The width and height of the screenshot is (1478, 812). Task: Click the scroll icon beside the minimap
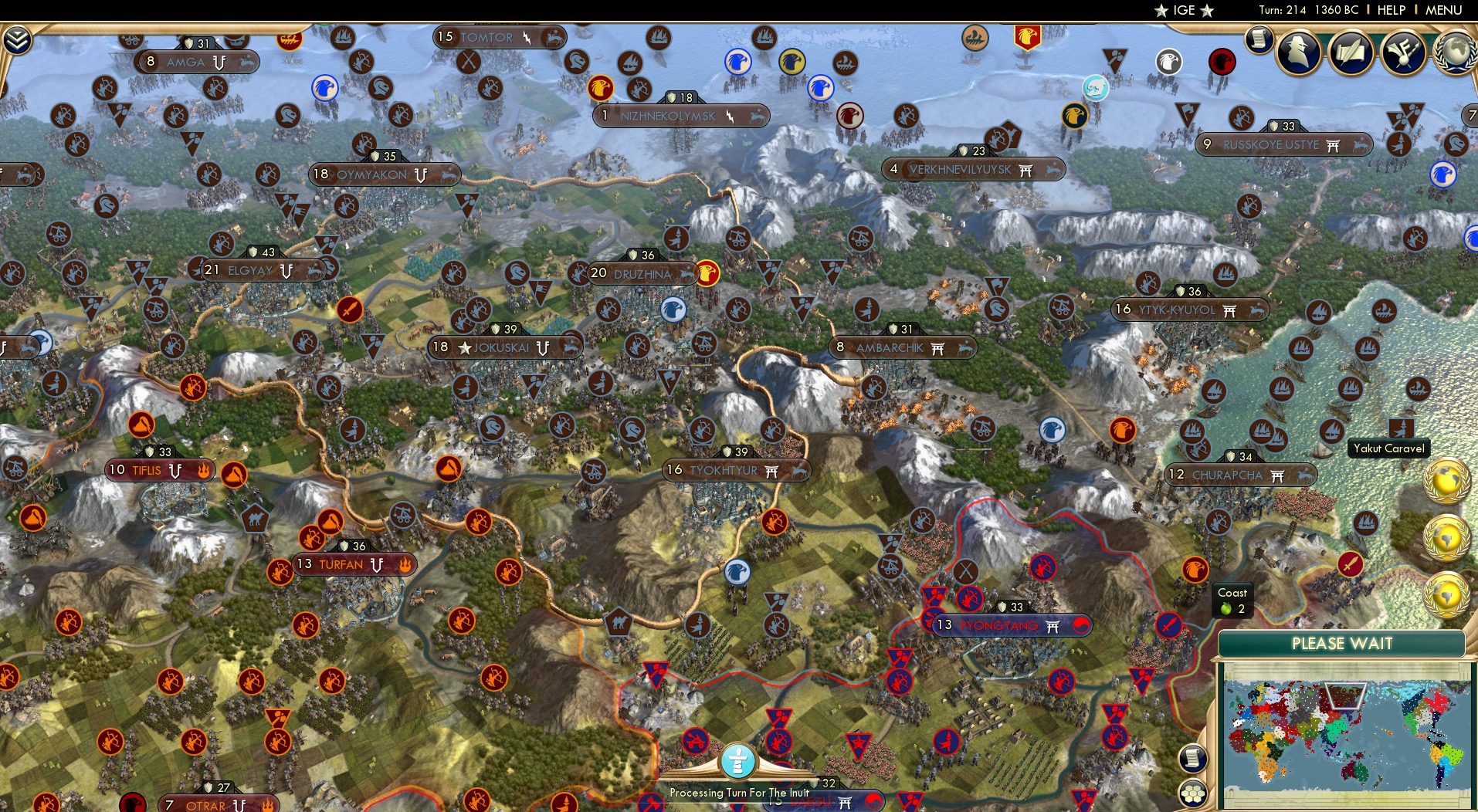(1193, 757)
